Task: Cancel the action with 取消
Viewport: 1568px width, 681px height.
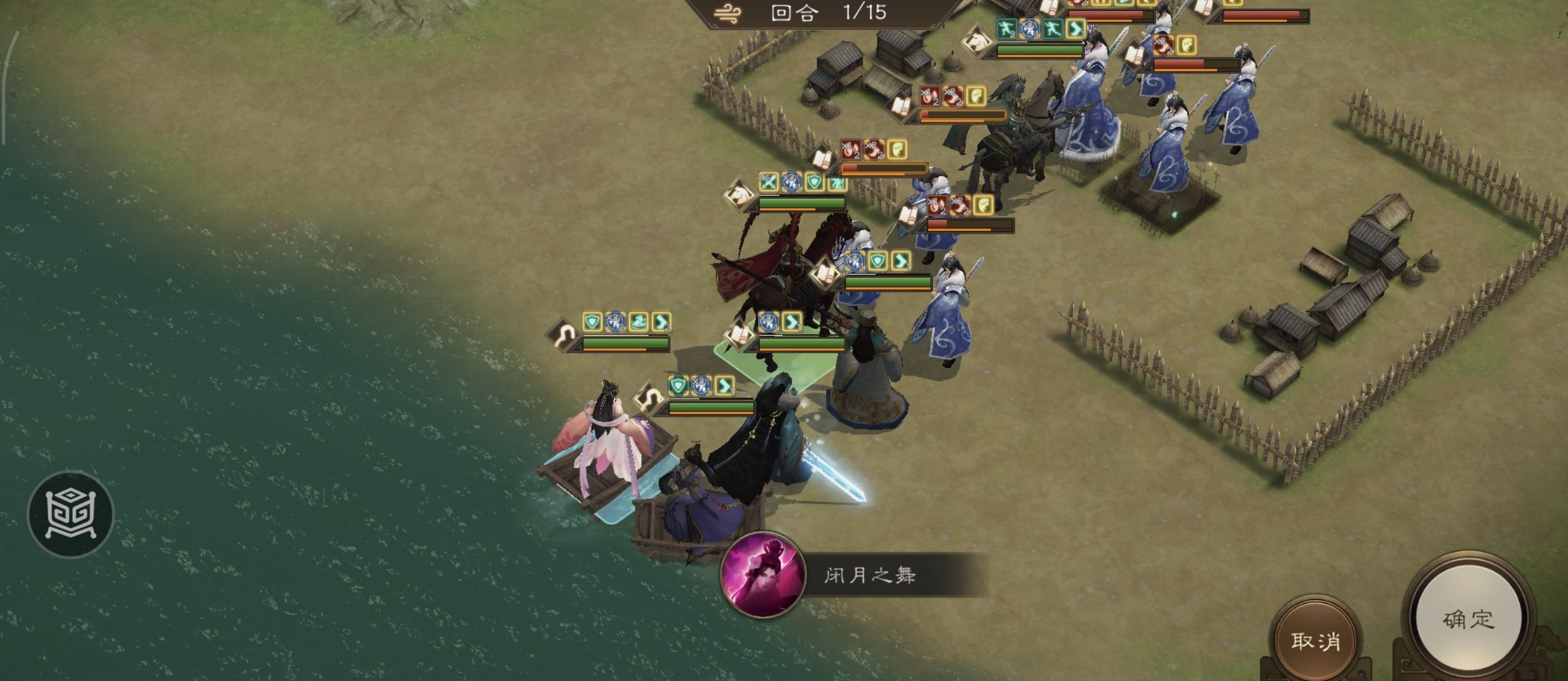Action: [x=1315, y=641]
